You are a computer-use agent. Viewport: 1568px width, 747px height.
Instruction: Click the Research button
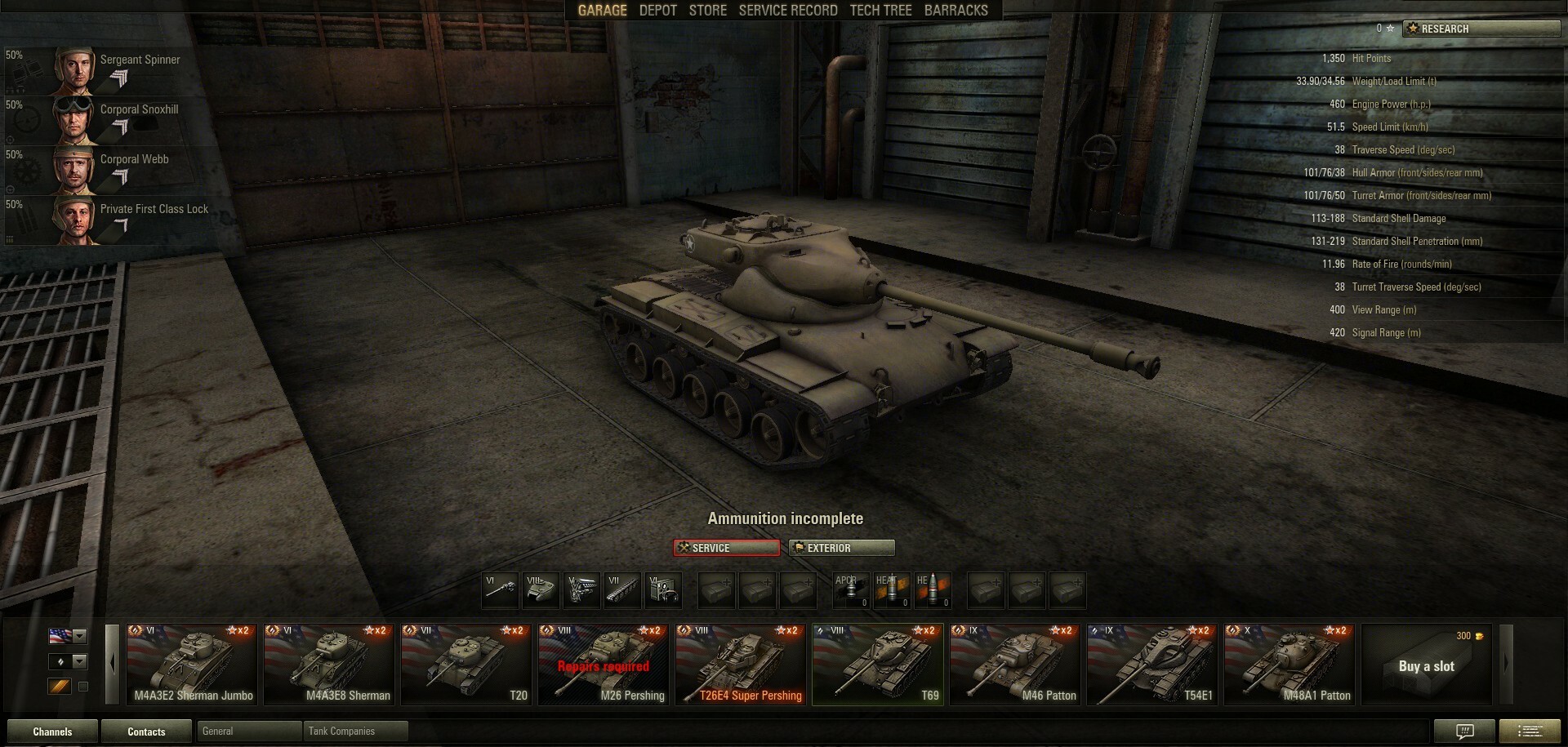(1481, 29)
